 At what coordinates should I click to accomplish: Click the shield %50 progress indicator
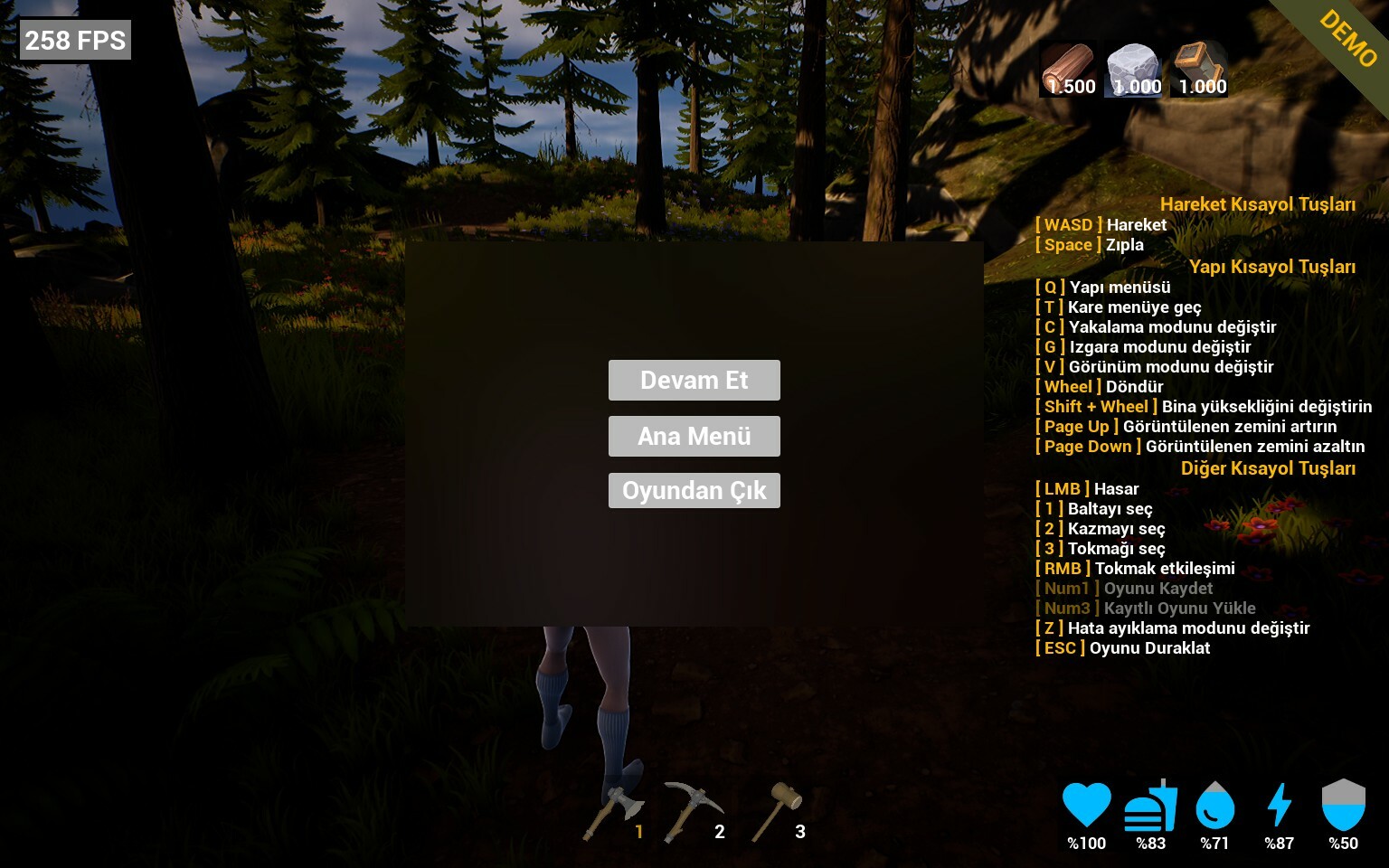pos(1343,843)
